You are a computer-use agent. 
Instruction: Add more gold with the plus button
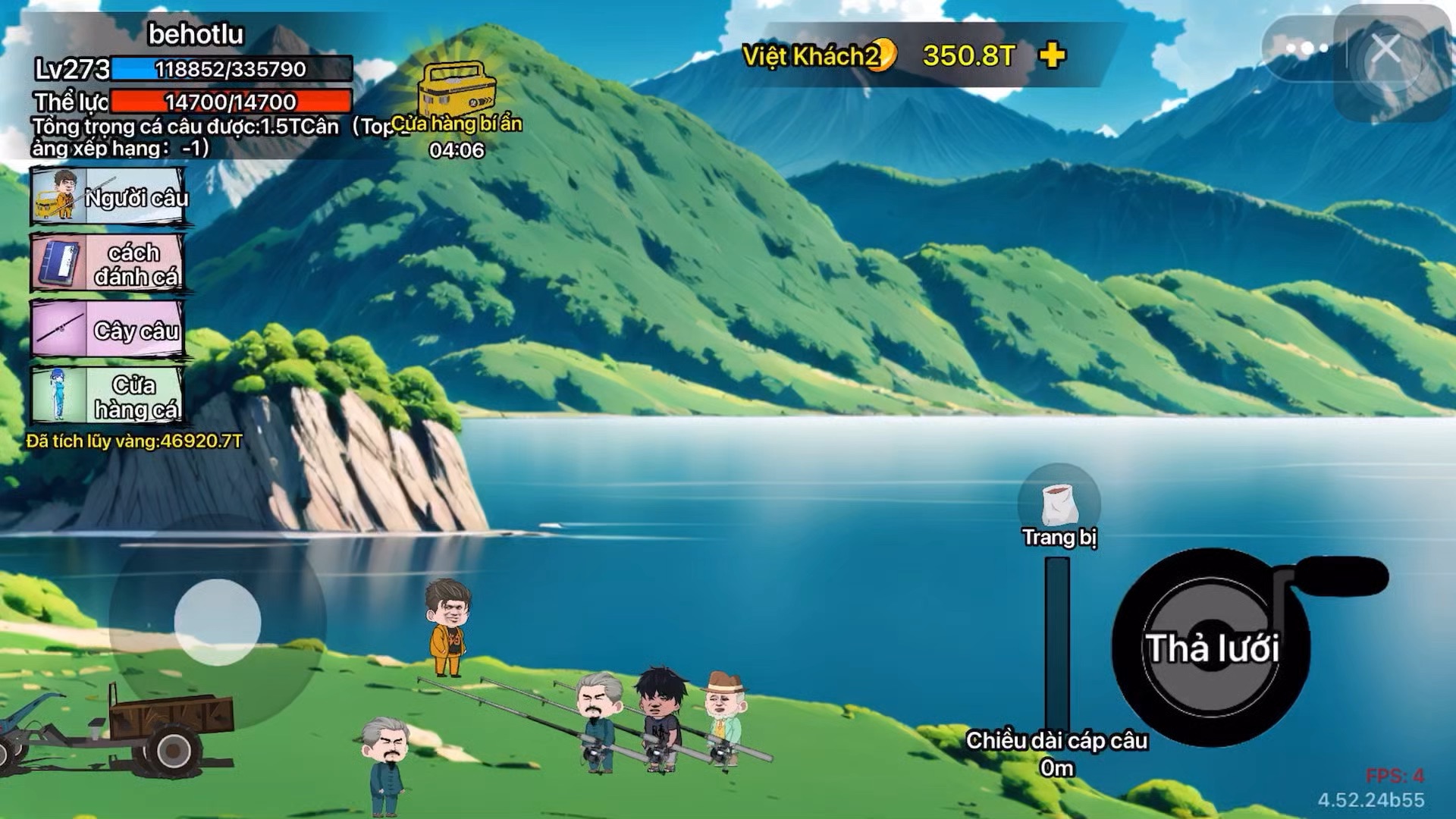(1052, 55)
